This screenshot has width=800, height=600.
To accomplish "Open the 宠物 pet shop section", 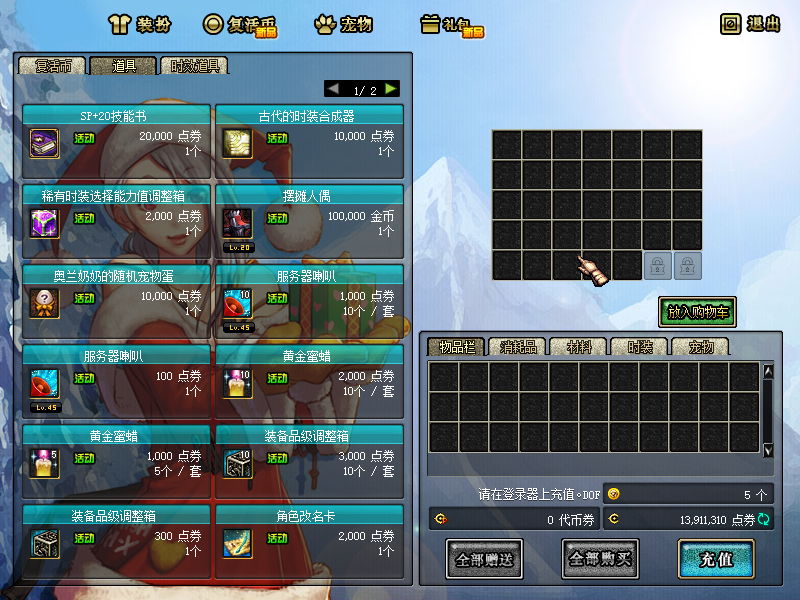I will 343,24.
